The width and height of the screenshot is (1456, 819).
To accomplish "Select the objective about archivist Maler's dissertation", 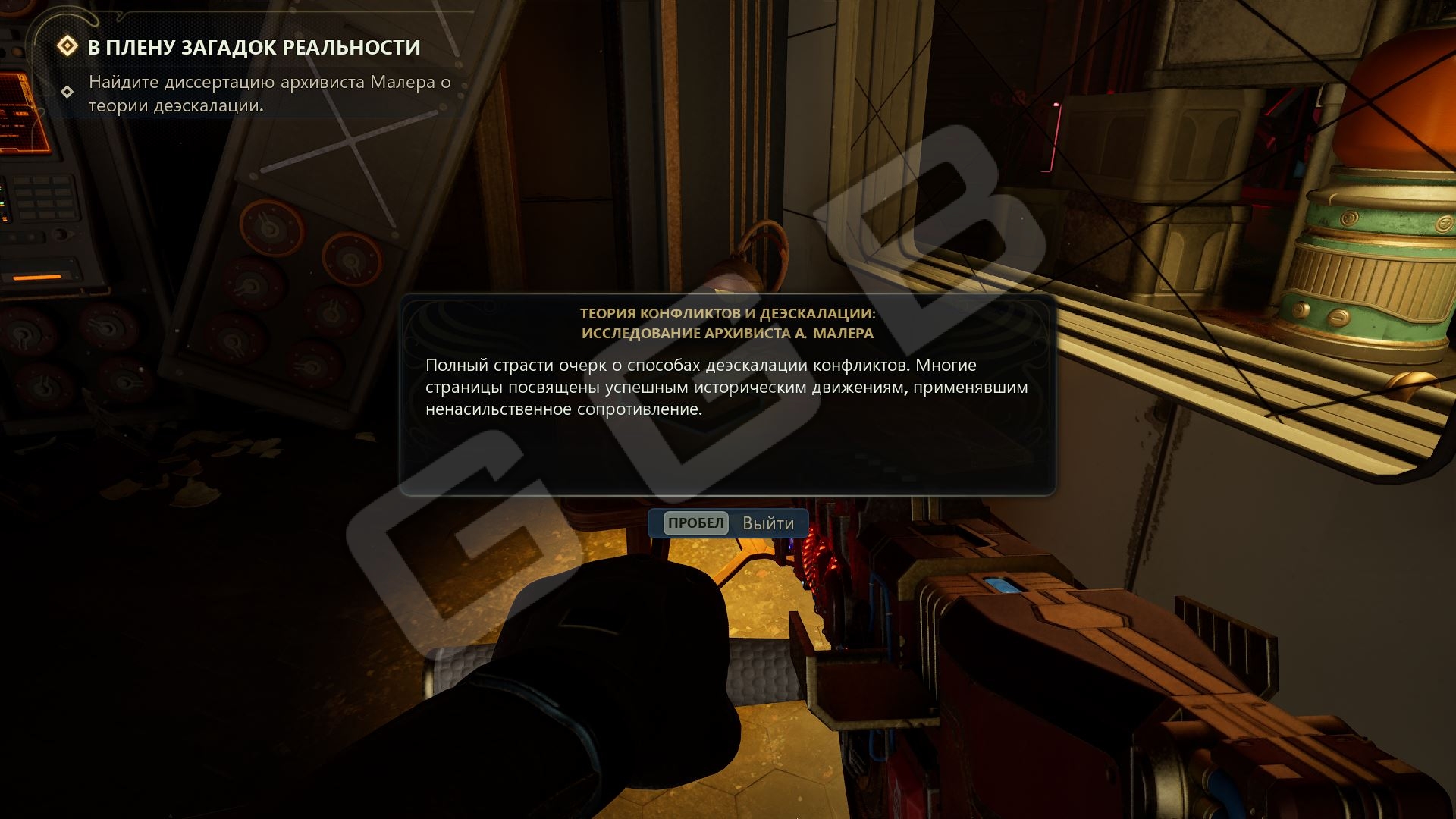I will click(x=269, y=93).
